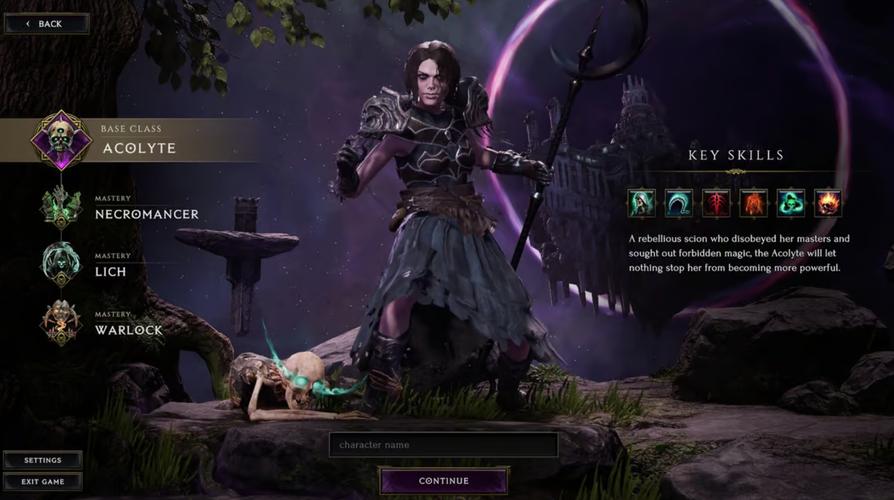
Task: Continue with the selected class
Action: [443, 481]
